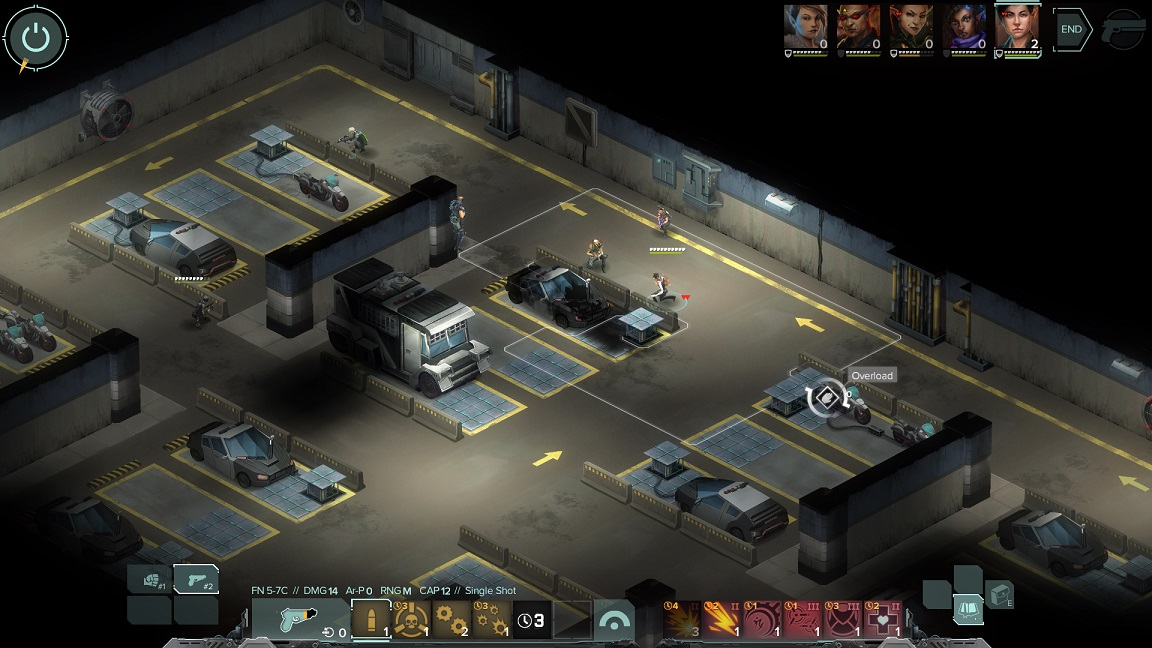End the current turn
Screen dimensions: 1152x648
pyautogui.click(x=1071, y=30)
